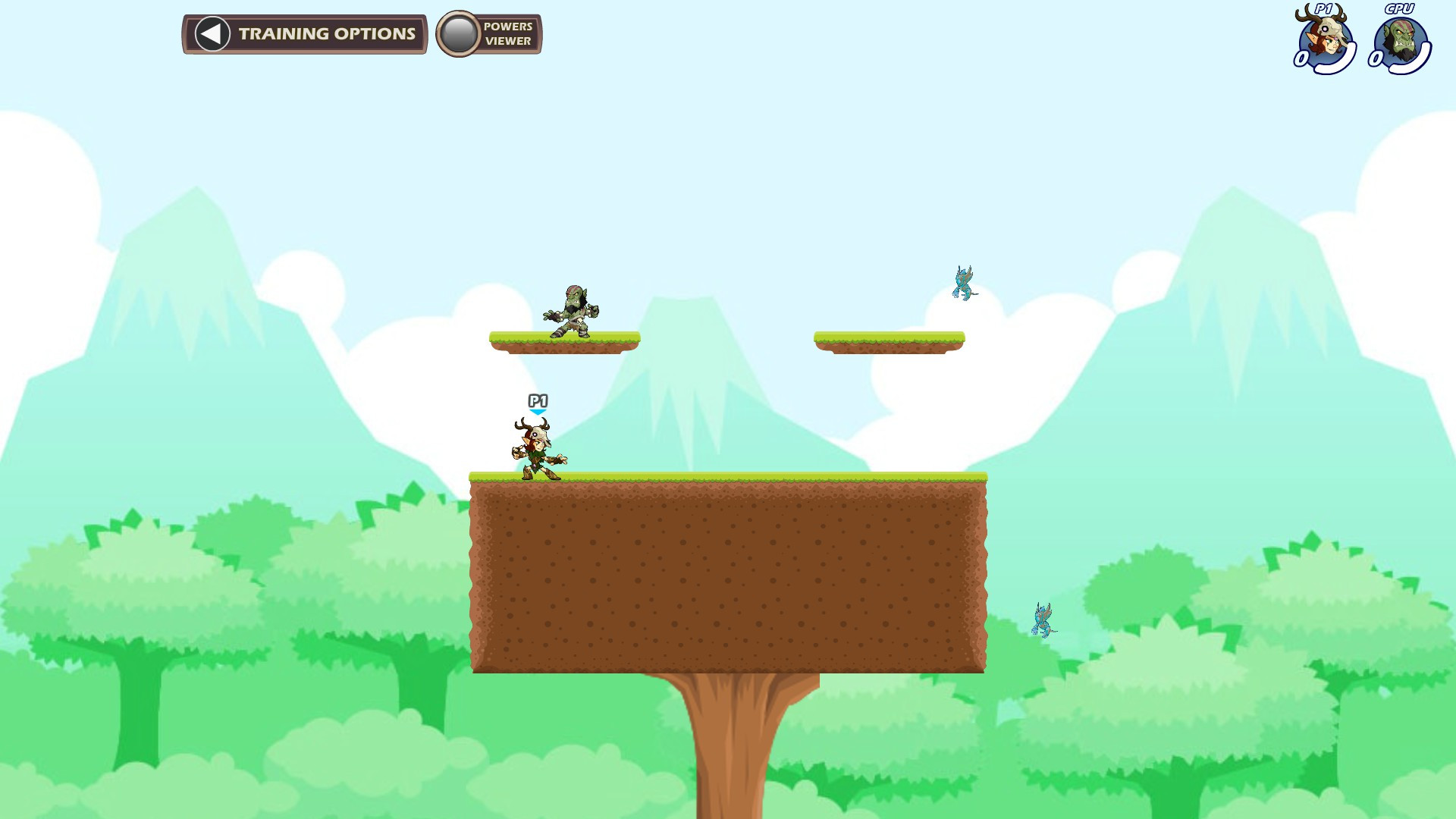The width and height of the screenshot is (1456, 819).
Task: Select the CPU opponent portrait icon
Action: click(1402, 39)
